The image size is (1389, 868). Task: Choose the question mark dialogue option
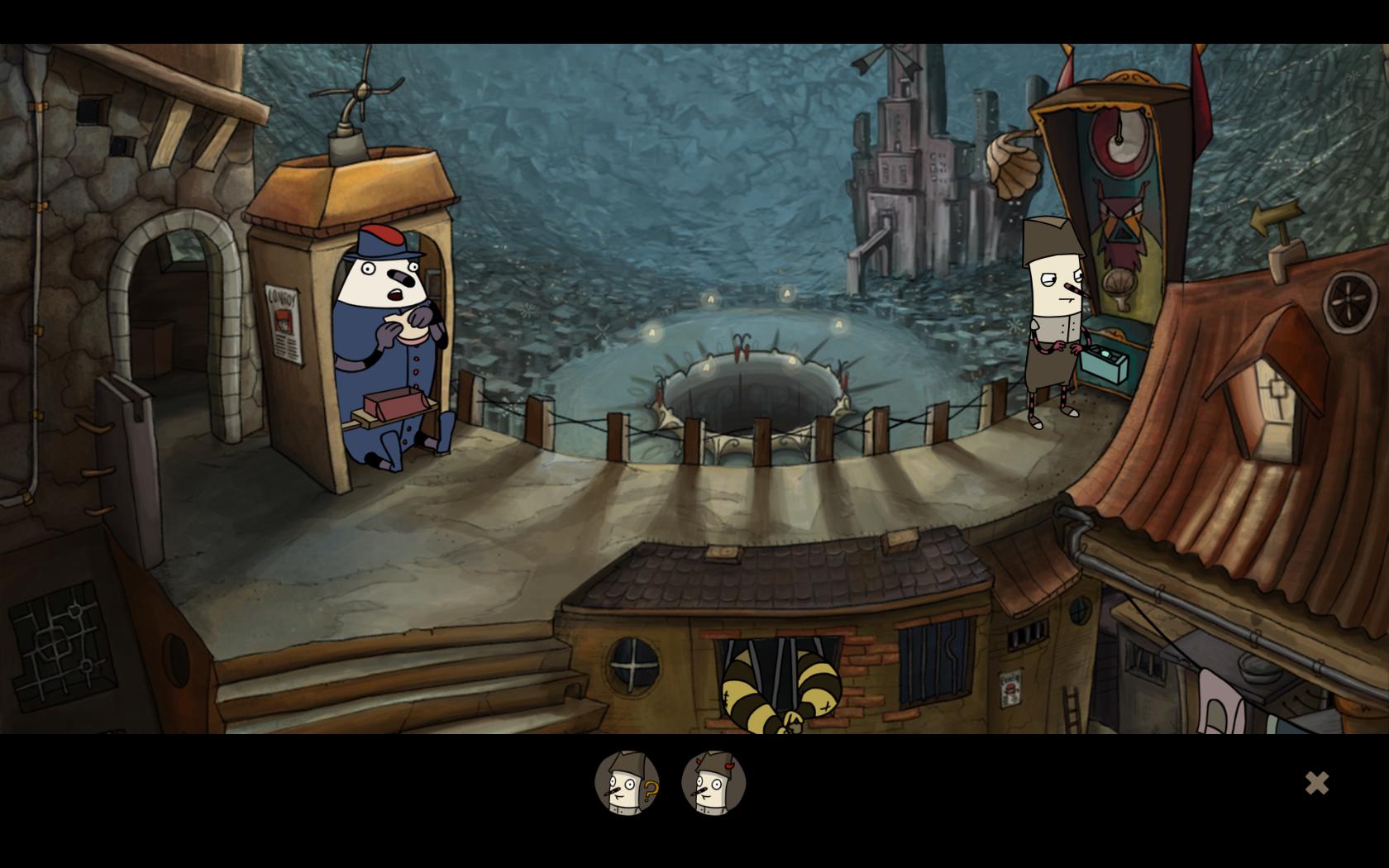[627, 783]
